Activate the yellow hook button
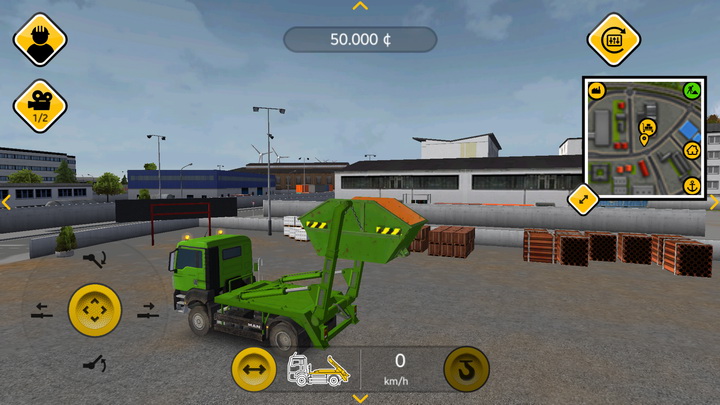Viewport: 720px width, 405px height. (x=466, y=370)
